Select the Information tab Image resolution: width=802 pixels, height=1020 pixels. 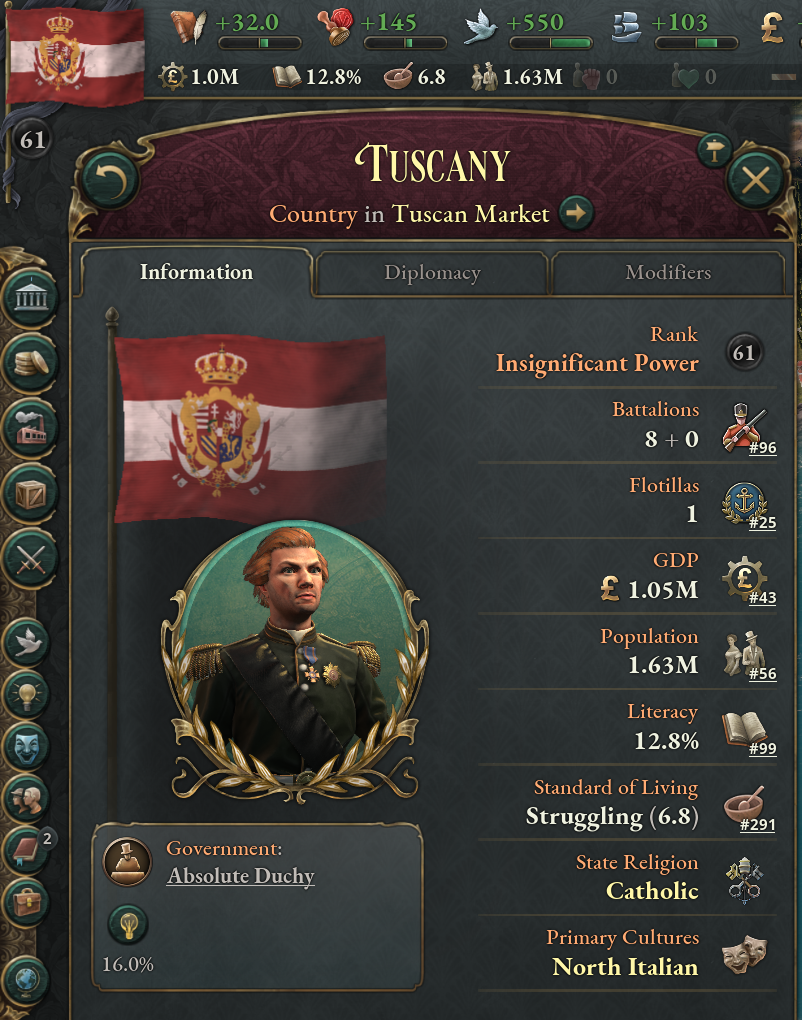(196, 273)
